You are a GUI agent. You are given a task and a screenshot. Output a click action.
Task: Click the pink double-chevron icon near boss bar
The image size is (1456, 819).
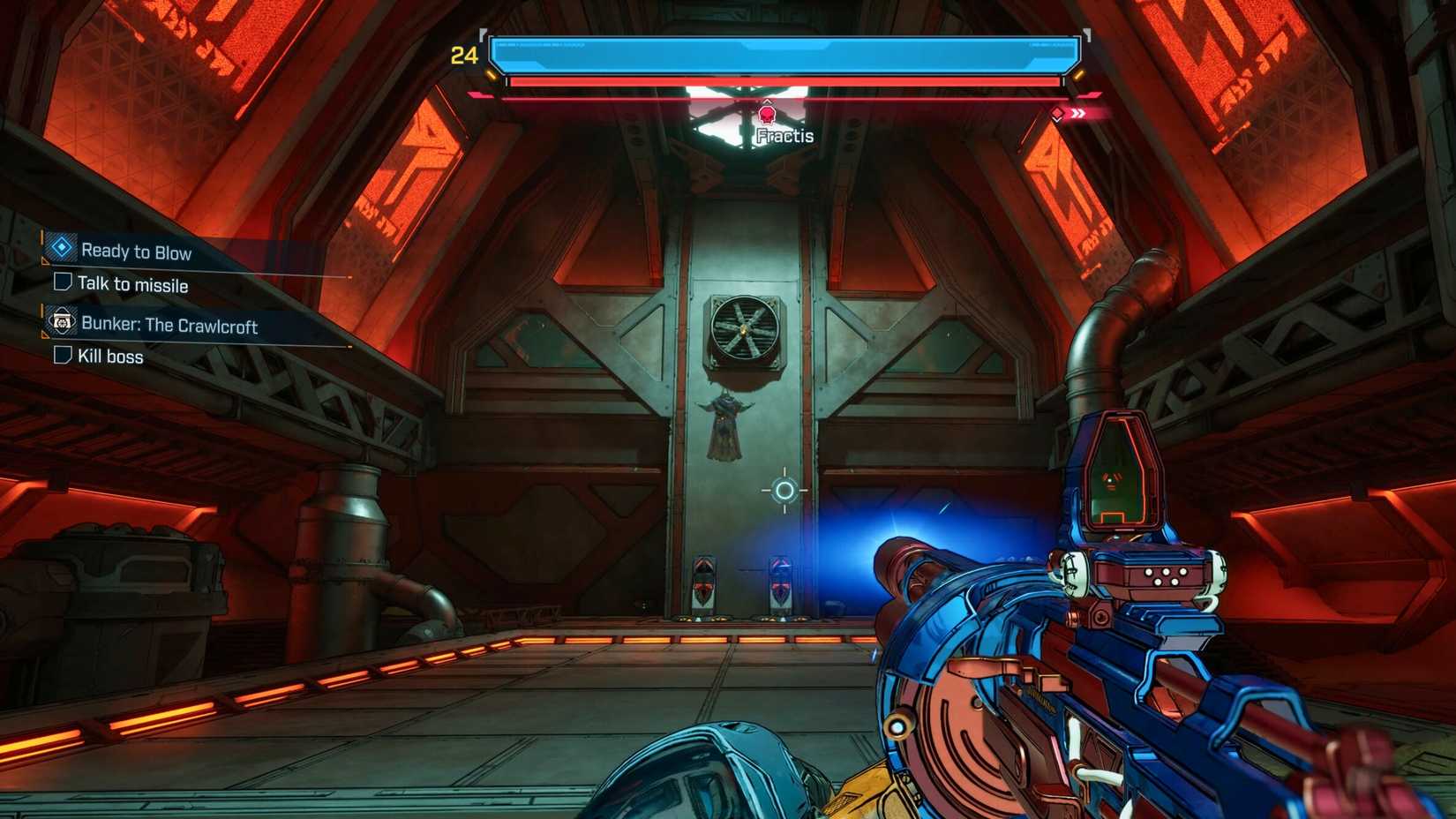[1076, 112]
